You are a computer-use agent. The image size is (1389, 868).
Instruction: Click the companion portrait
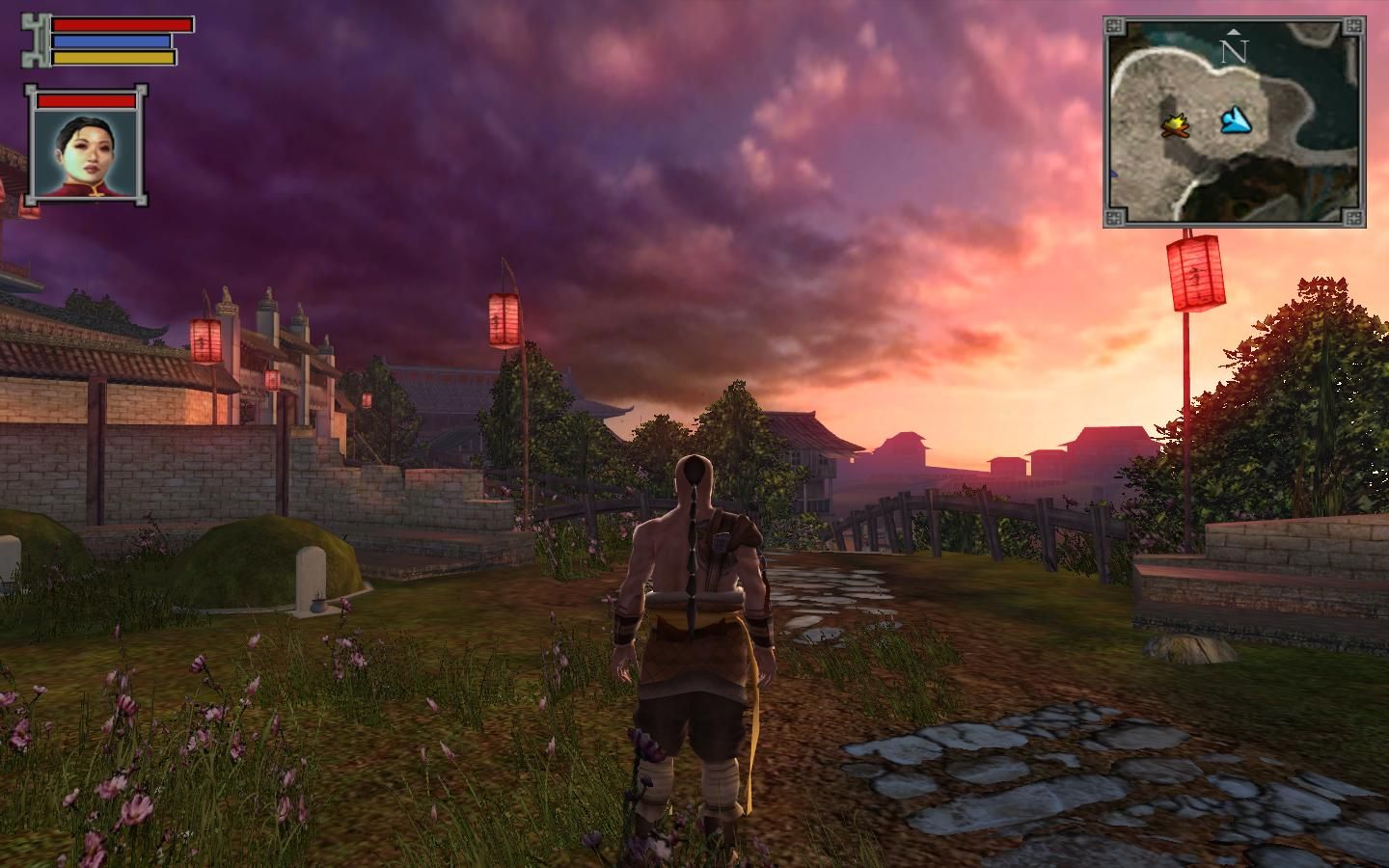87,154
